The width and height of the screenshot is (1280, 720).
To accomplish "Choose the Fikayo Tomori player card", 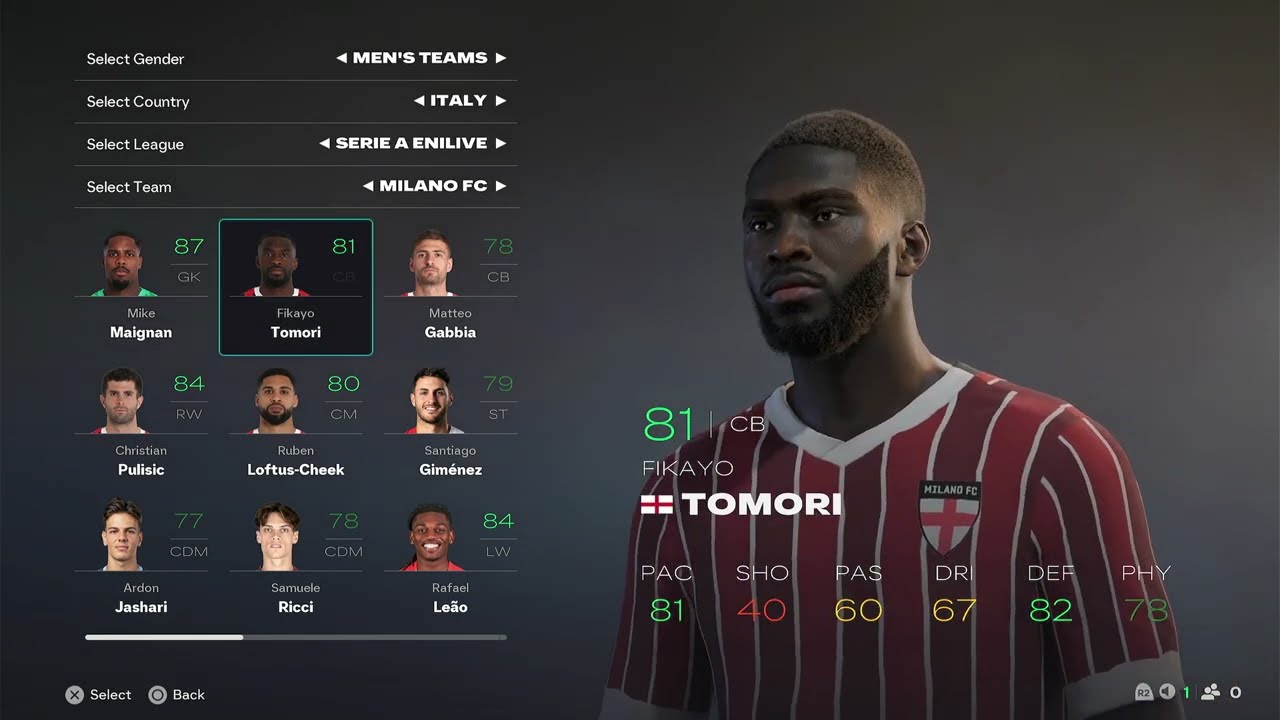I will [x=296, y=288].
